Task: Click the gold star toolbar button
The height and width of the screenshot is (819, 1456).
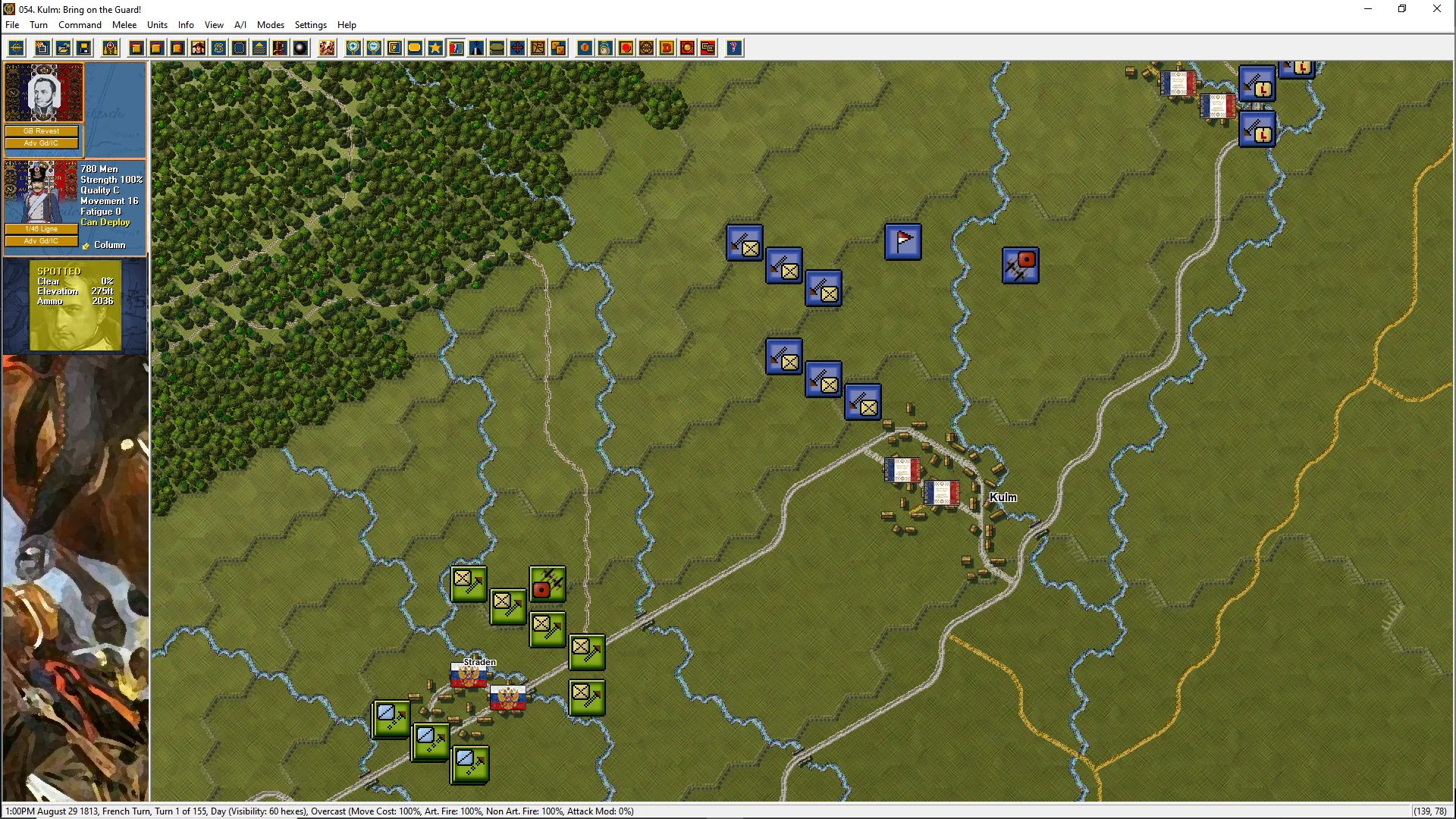Action: 435,49
